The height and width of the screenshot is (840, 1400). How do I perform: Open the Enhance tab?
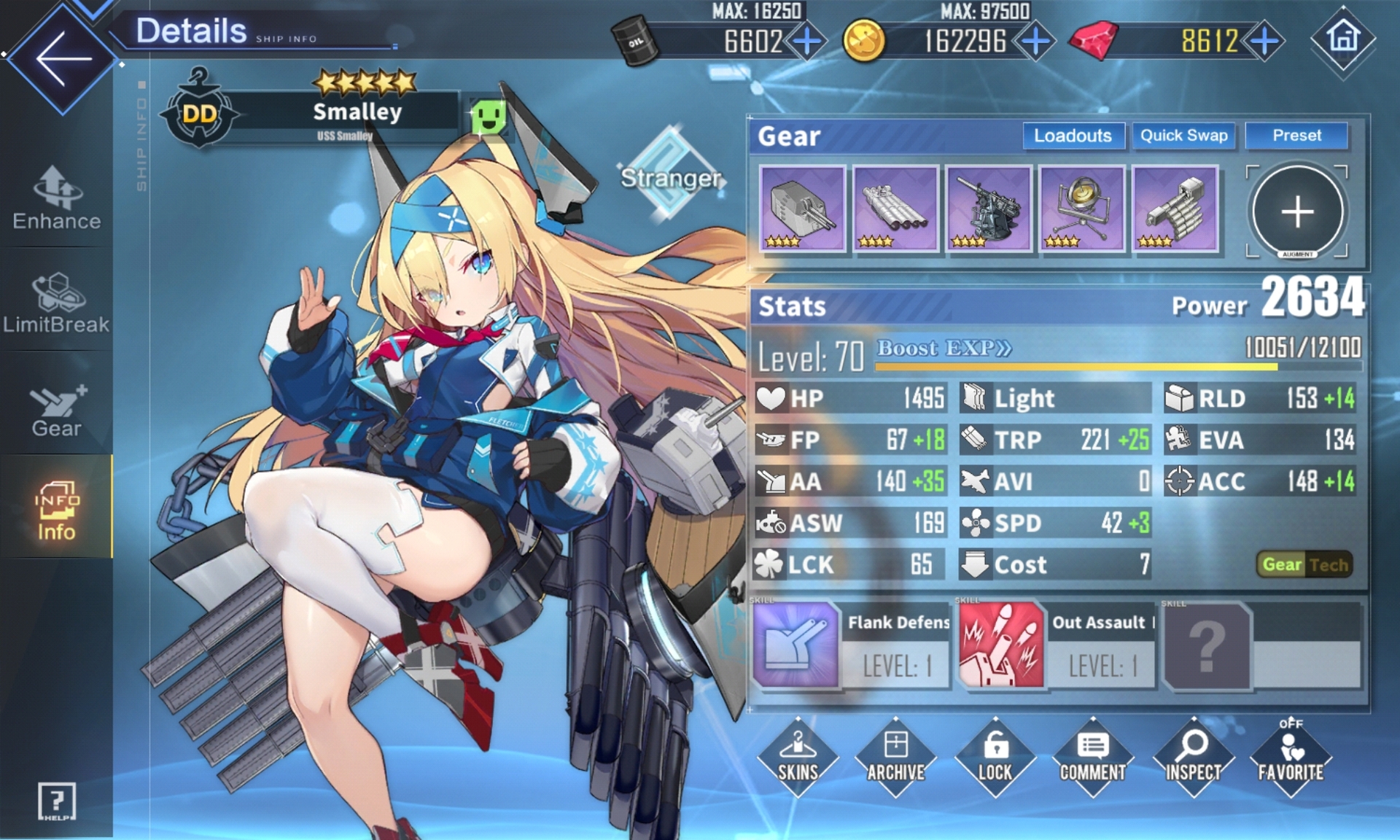tap(57, 198)
